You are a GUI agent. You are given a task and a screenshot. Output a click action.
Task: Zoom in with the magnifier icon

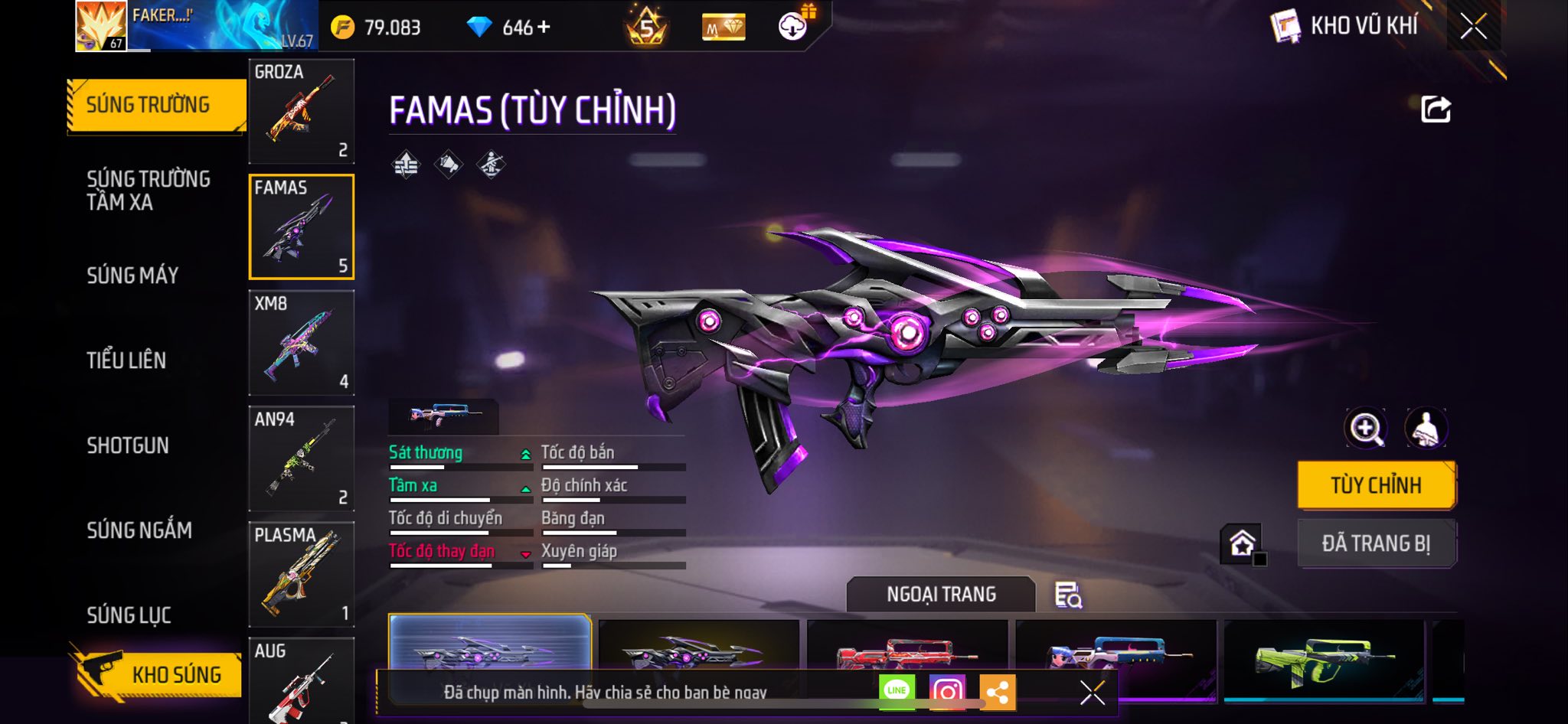pyautogui.click(x=1366, y=428)
